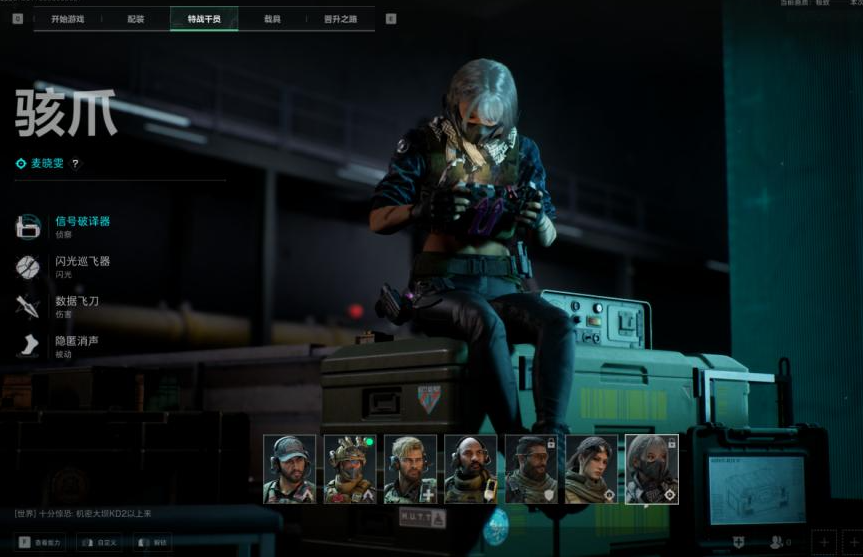Select the dark-haired female operator portrait
The image size is (863, 557).
[591, 469]
